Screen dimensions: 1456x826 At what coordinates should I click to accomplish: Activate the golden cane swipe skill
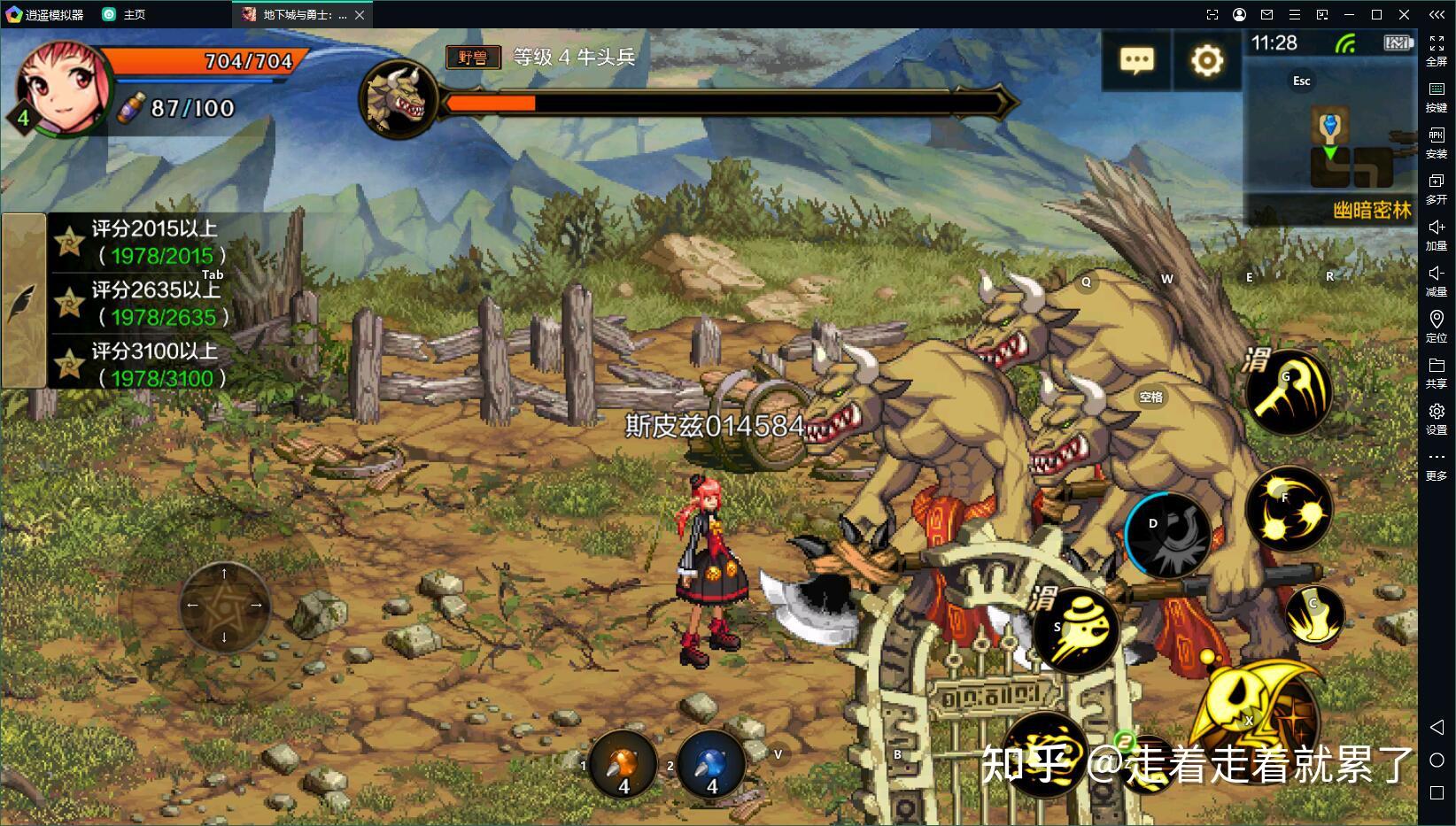[x=1288, y=392]
